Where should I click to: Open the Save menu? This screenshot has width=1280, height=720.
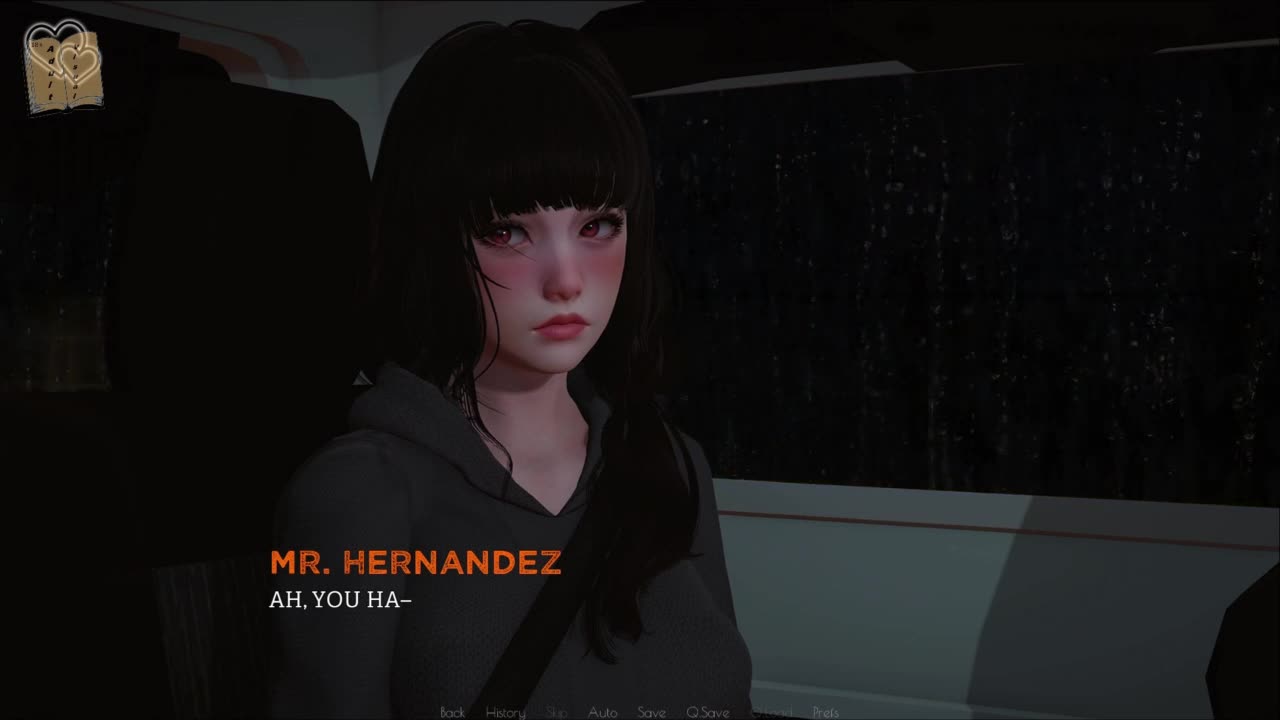click(x=651, y=712)
